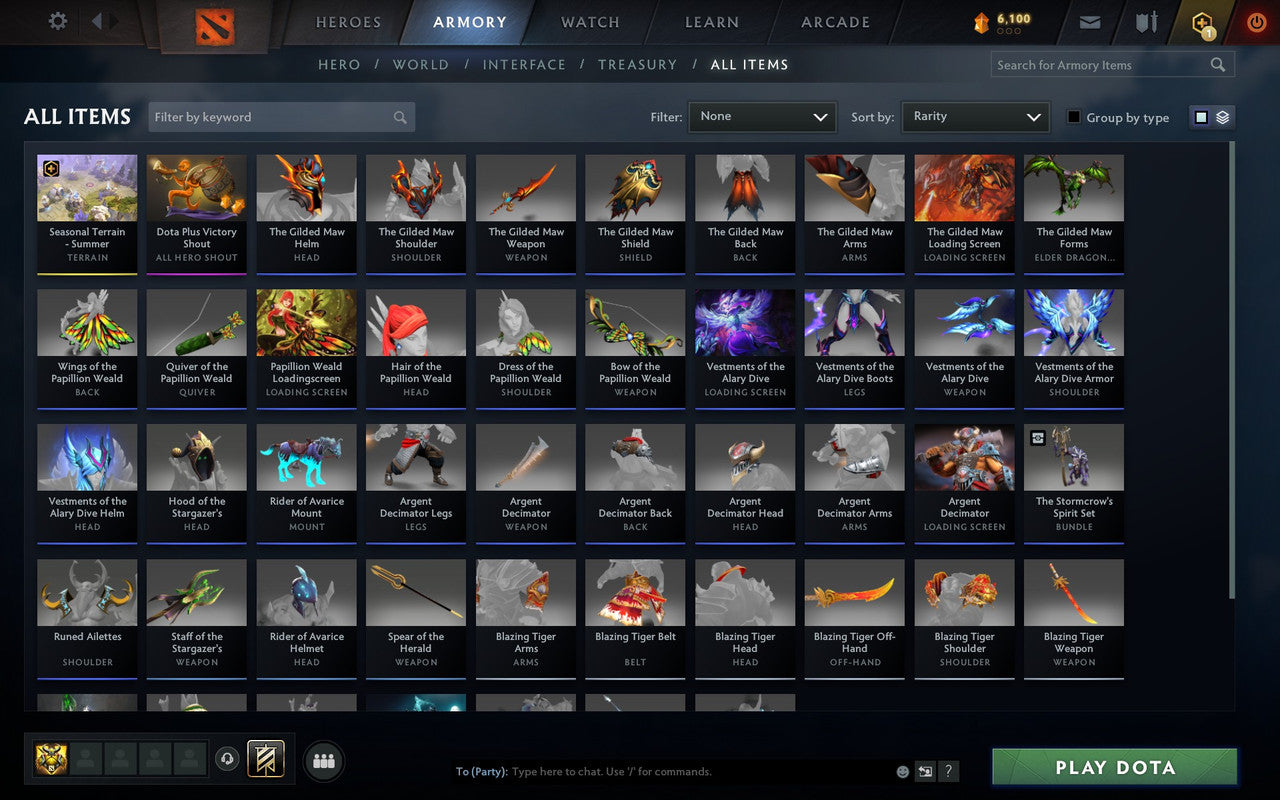Switch to stacked list view layout
The width and height of the screenshot is (1280, 800).
pyautogui.click(x=1221, y=116)
